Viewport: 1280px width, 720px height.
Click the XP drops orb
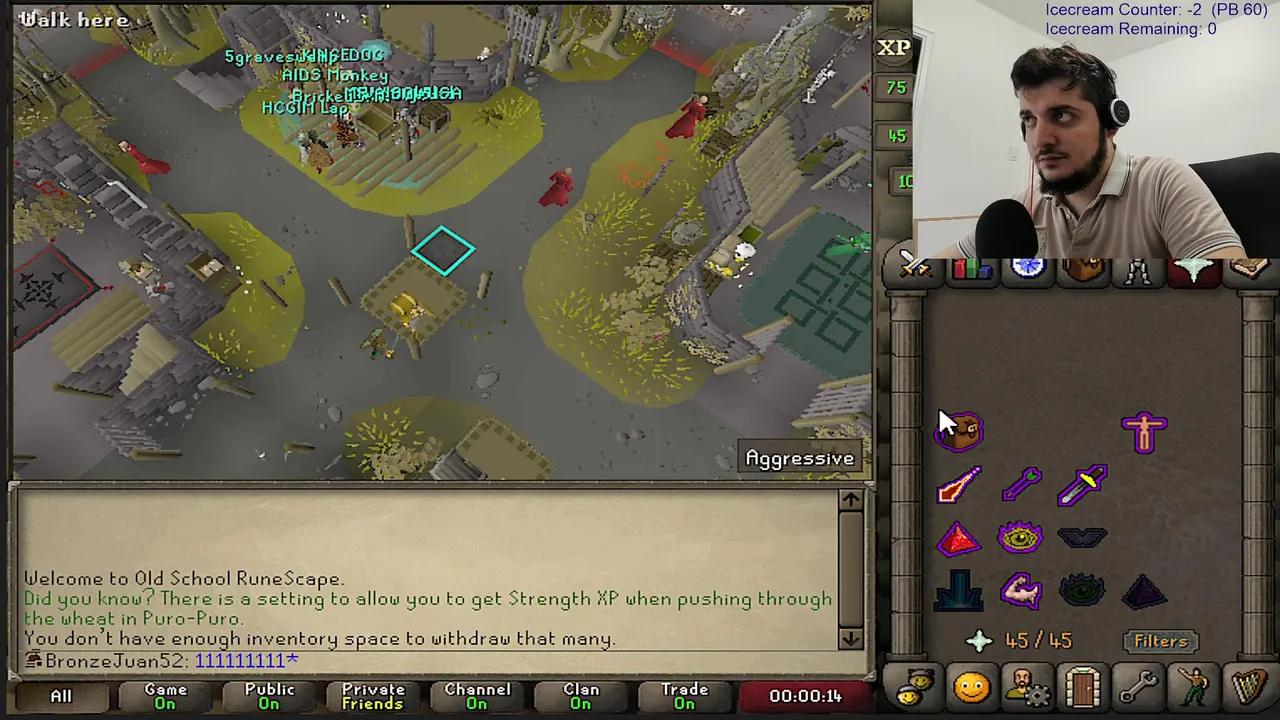pos(895,47)
